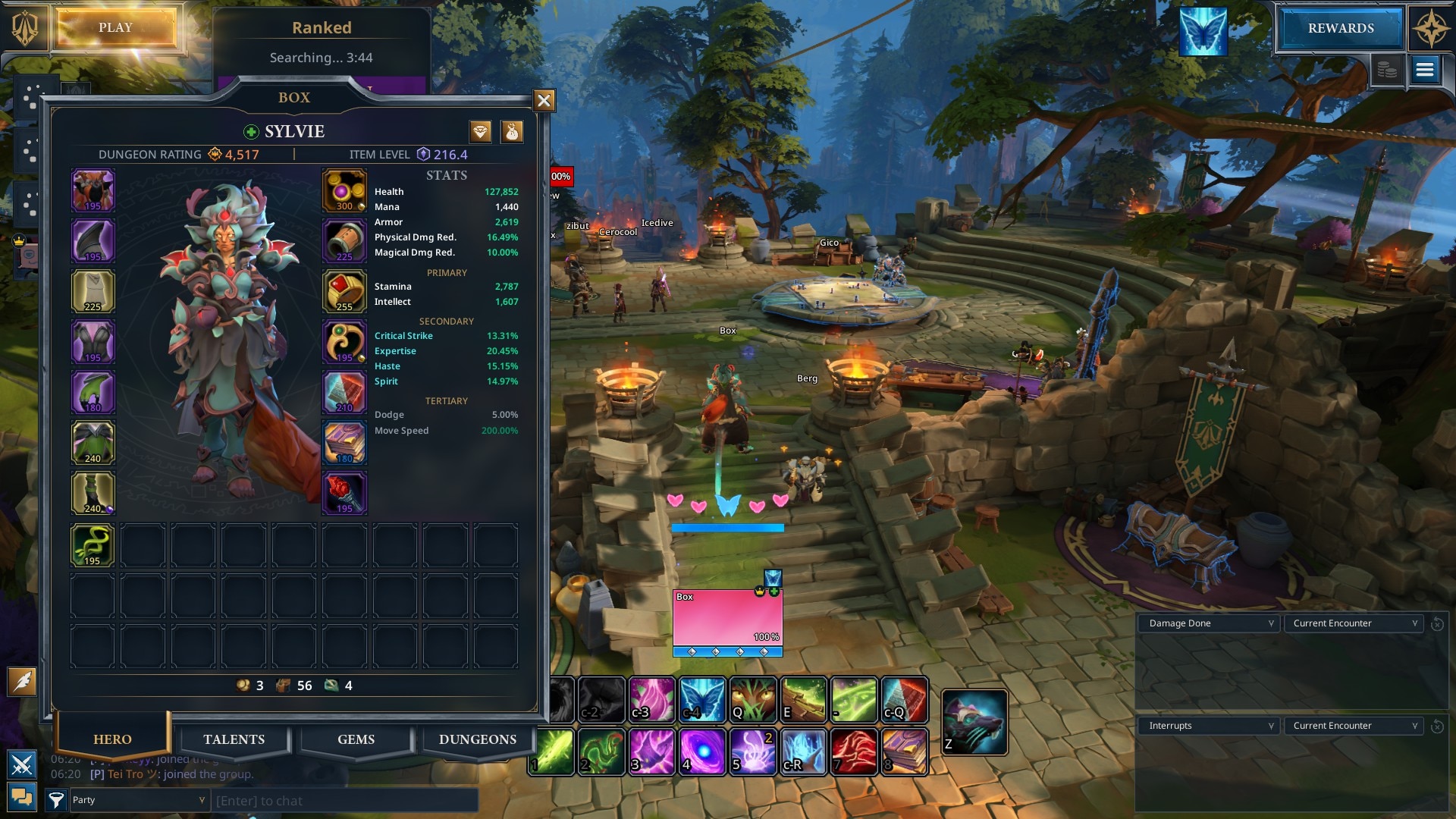Click the chat input field
1456x819 pixels.
tap(345, 800)
